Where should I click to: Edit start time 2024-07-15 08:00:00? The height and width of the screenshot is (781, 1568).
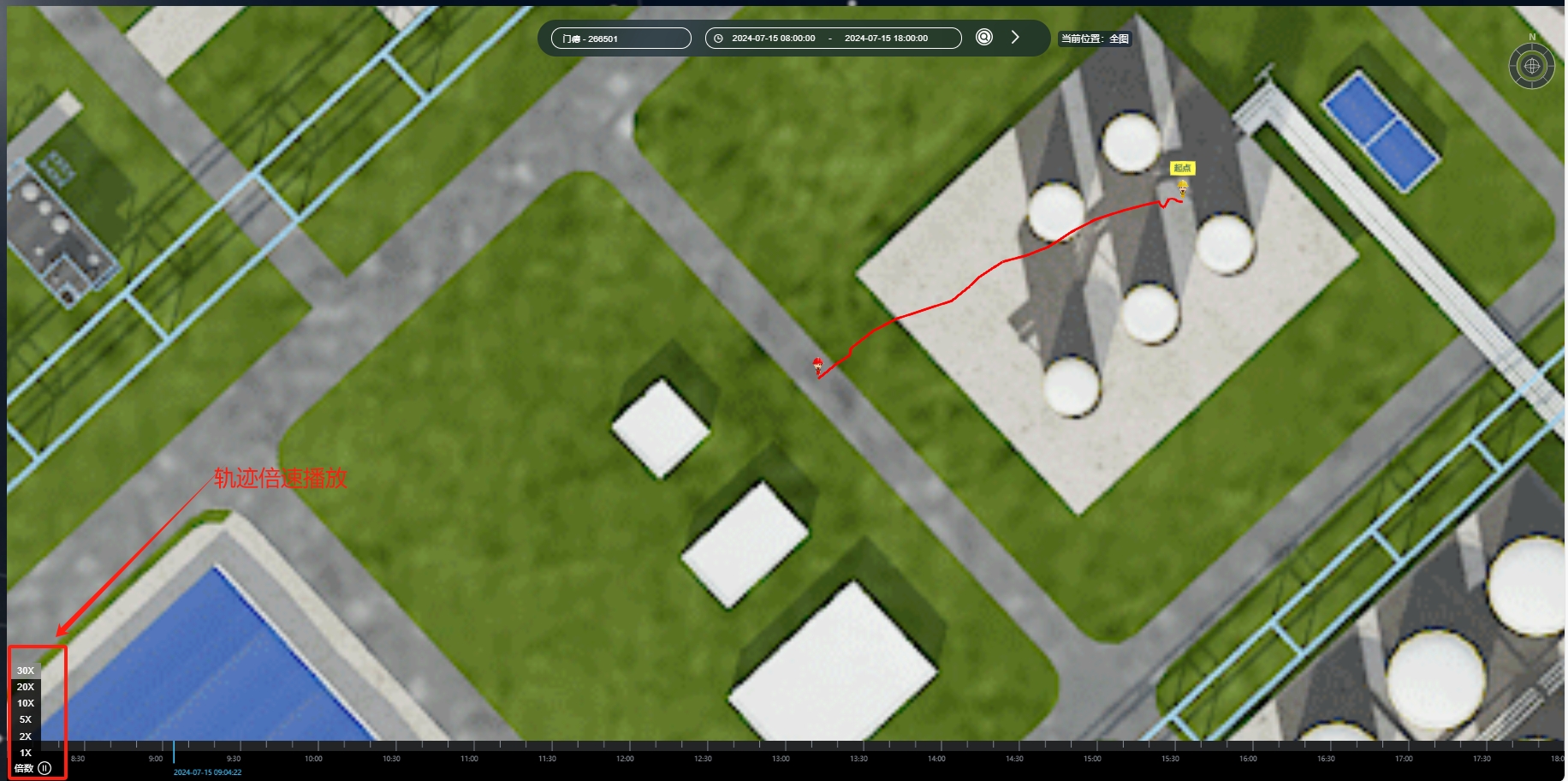pos(773,39)
